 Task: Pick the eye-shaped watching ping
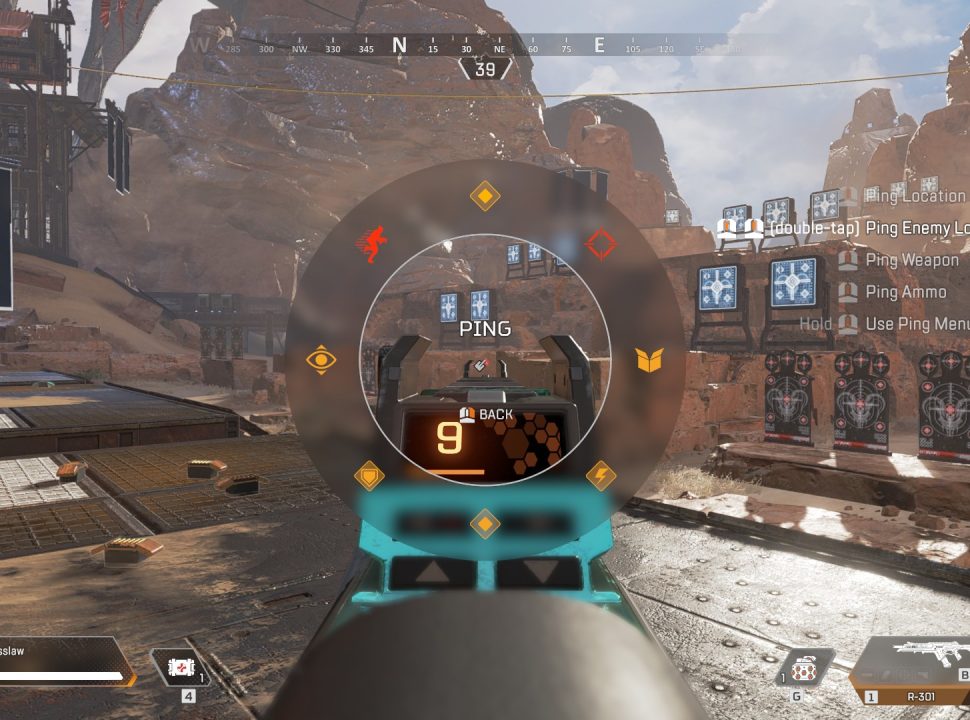click(x=321, y=360)
